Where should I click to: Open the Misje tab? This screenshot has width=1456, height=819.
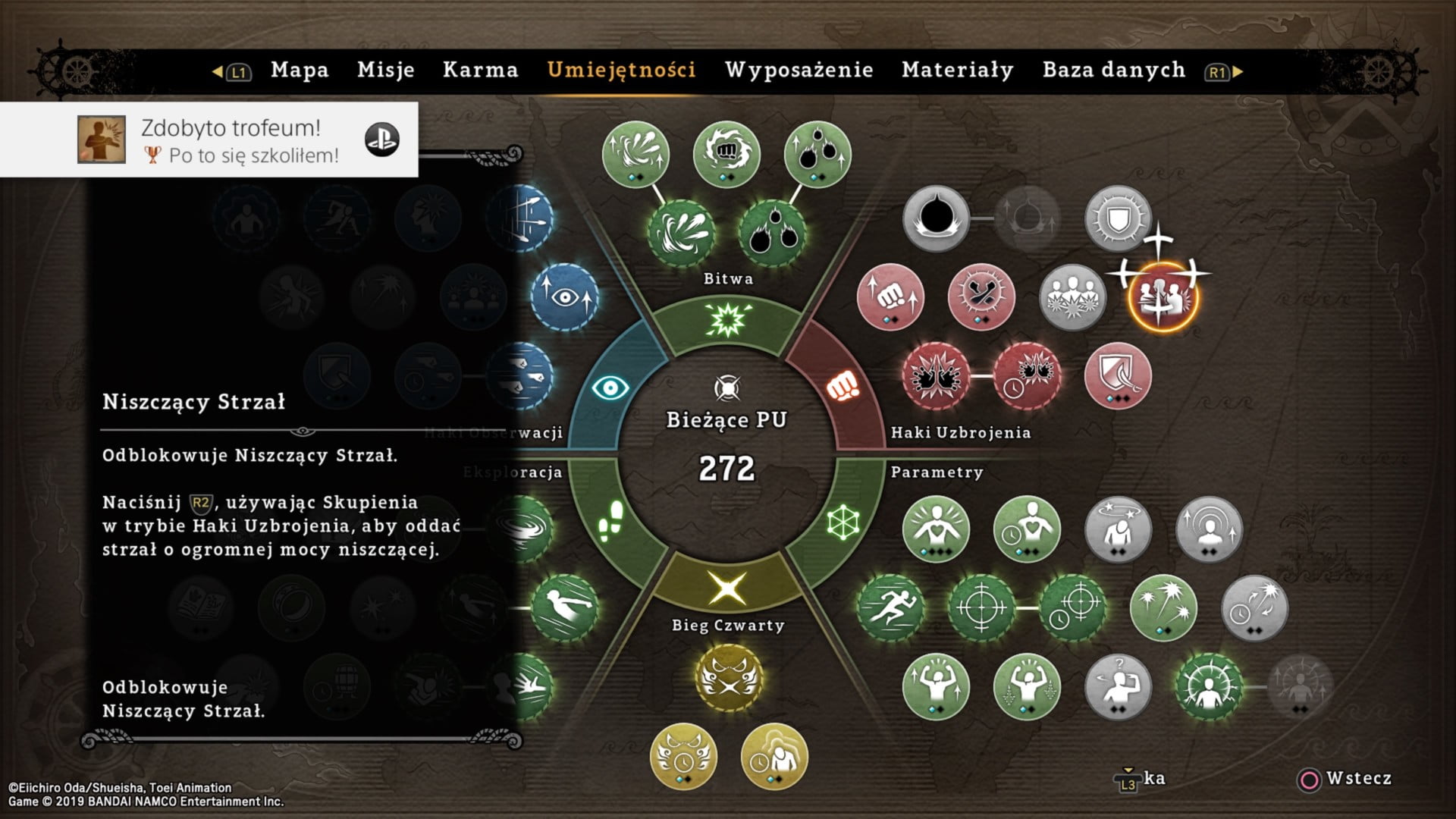click(x=386, y=71)
